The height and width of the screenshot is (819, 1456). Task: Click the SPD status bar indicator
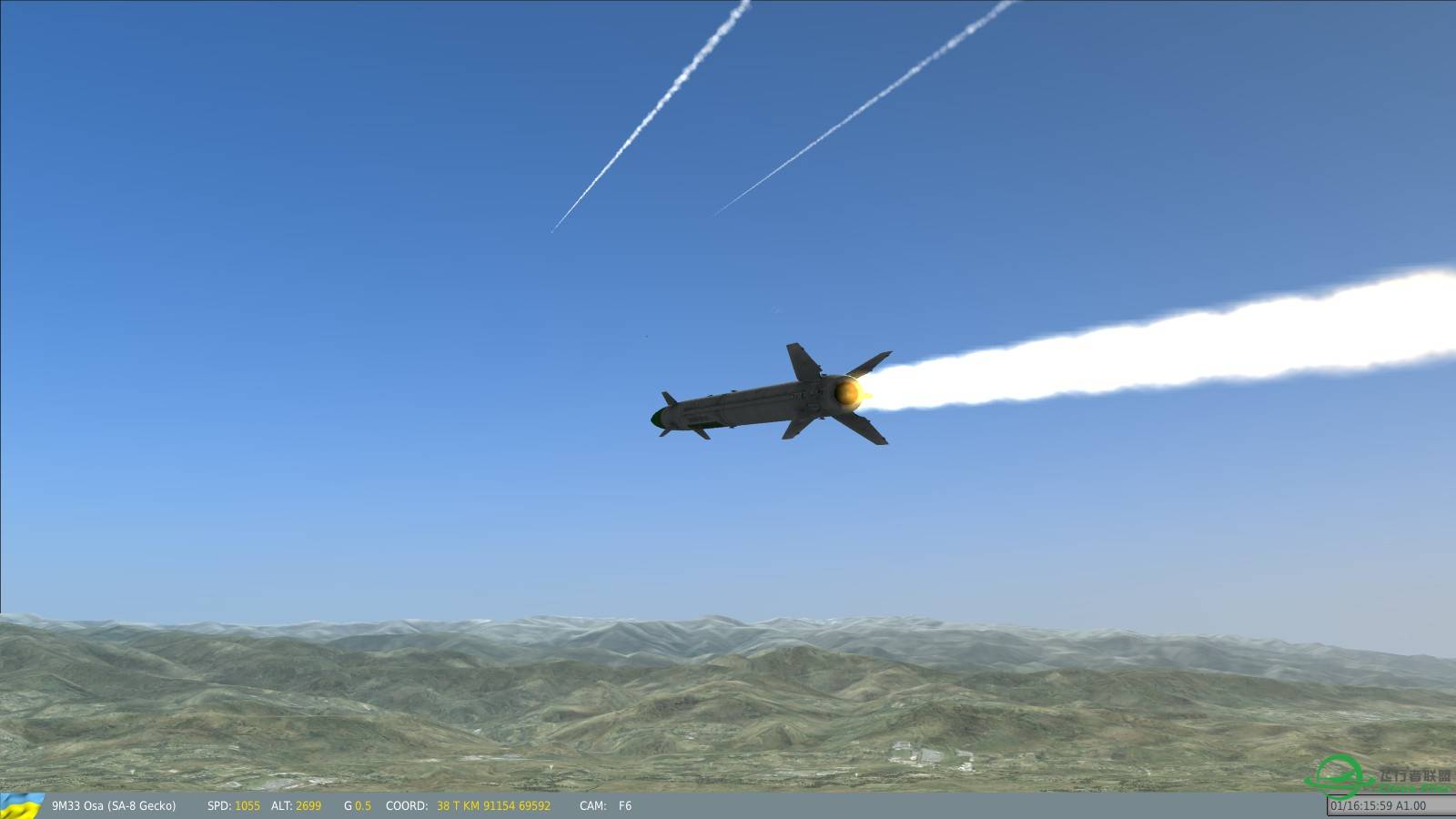tap(218, 806)
